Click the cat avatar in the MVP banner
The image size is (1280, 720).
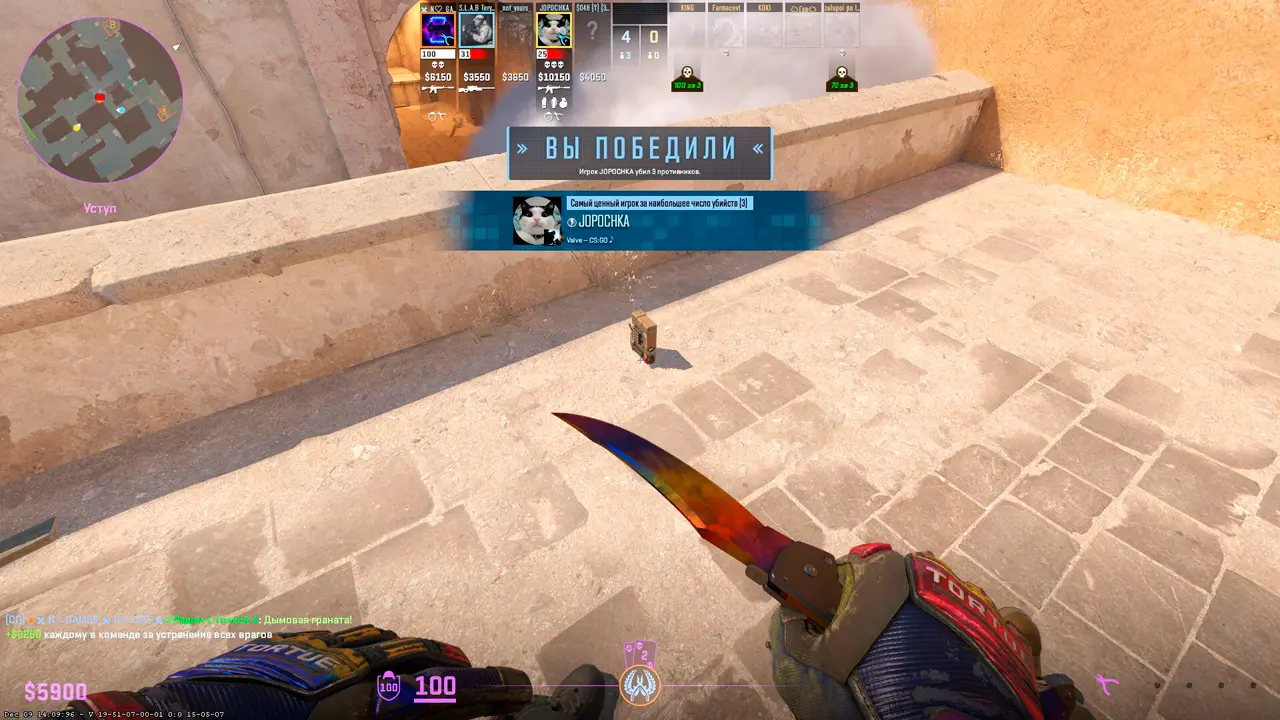click(x=537, y=220)
